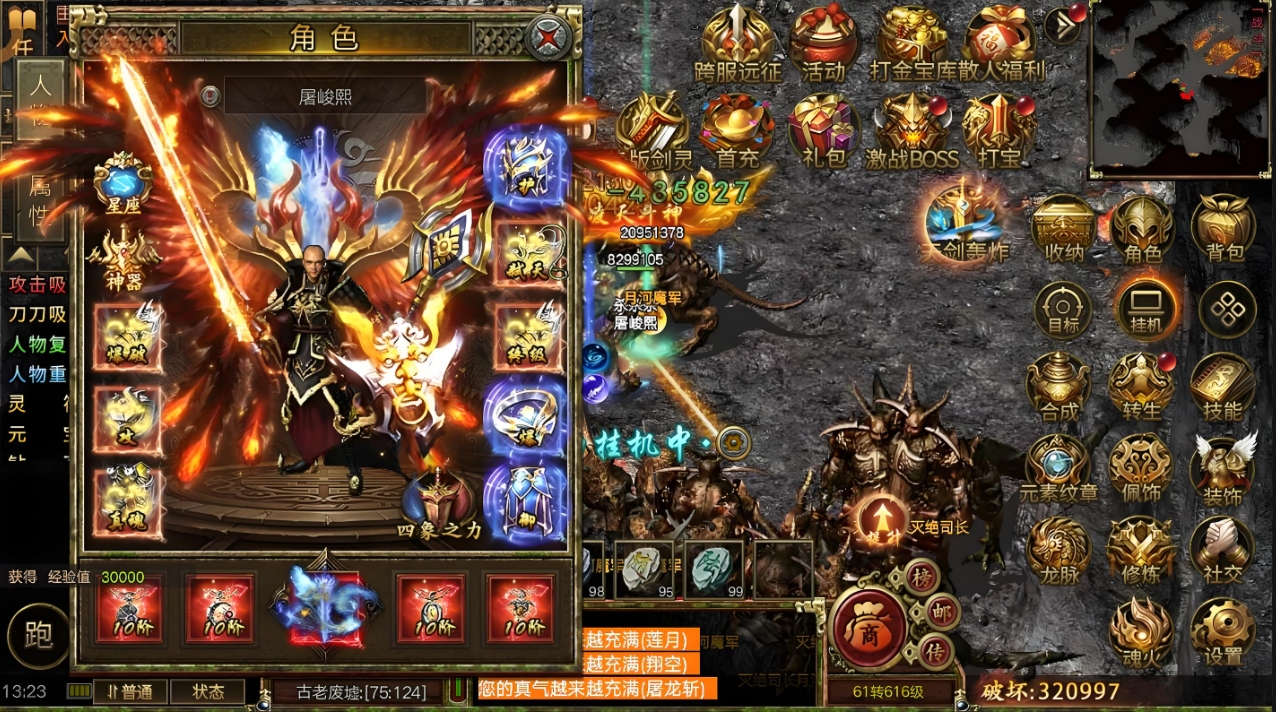
Task: Close the 角色 character panel
Action: click(548, 39)
